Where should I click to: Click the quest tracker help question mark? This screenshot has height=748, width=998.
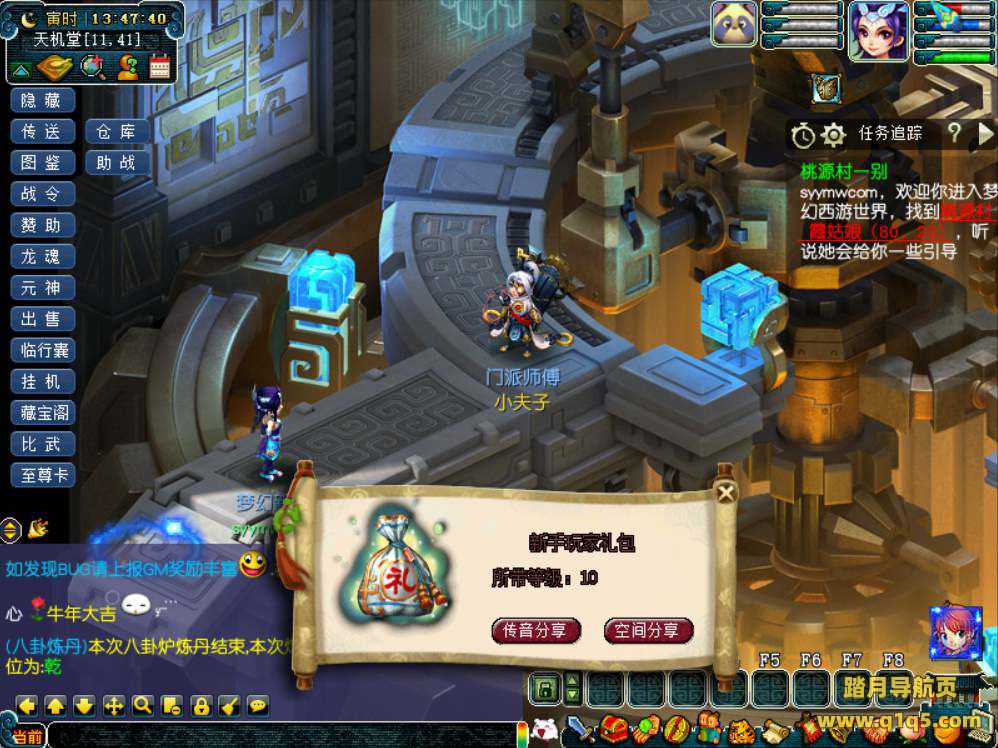pos(954,133)
